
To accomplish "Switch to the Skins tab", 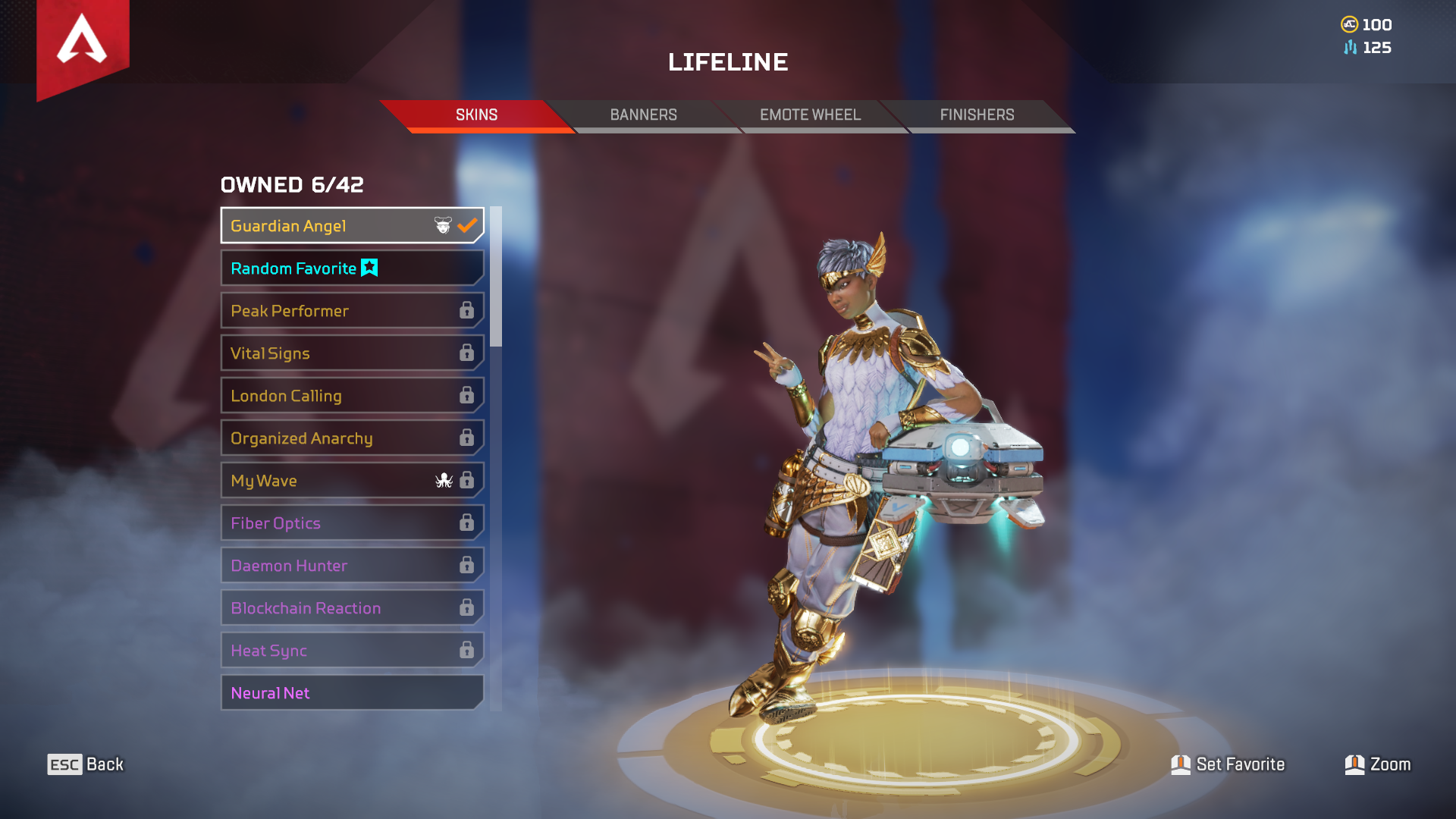I will point(476,115).
